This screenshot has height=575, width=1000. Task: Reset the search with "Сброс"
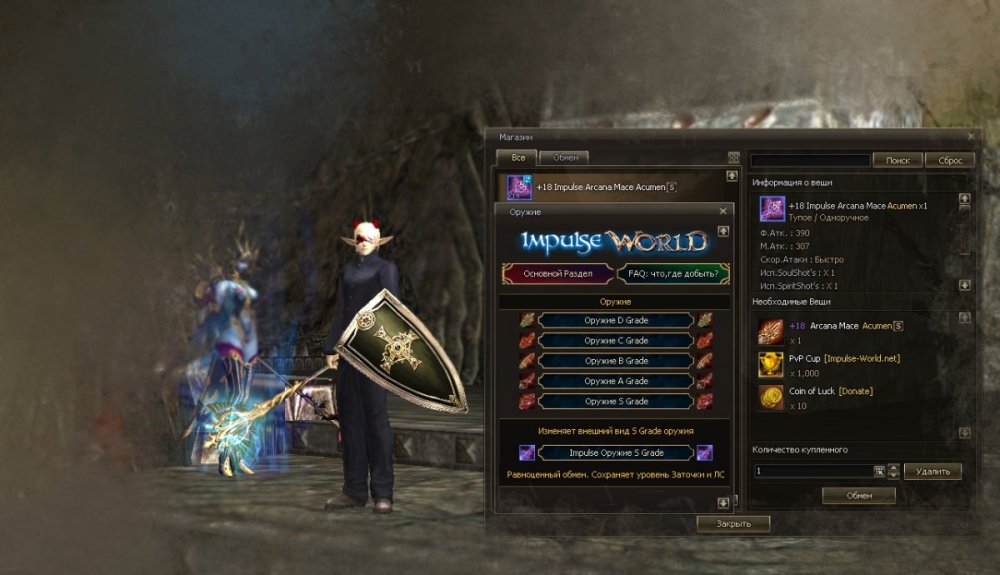[x=950, y=160]
